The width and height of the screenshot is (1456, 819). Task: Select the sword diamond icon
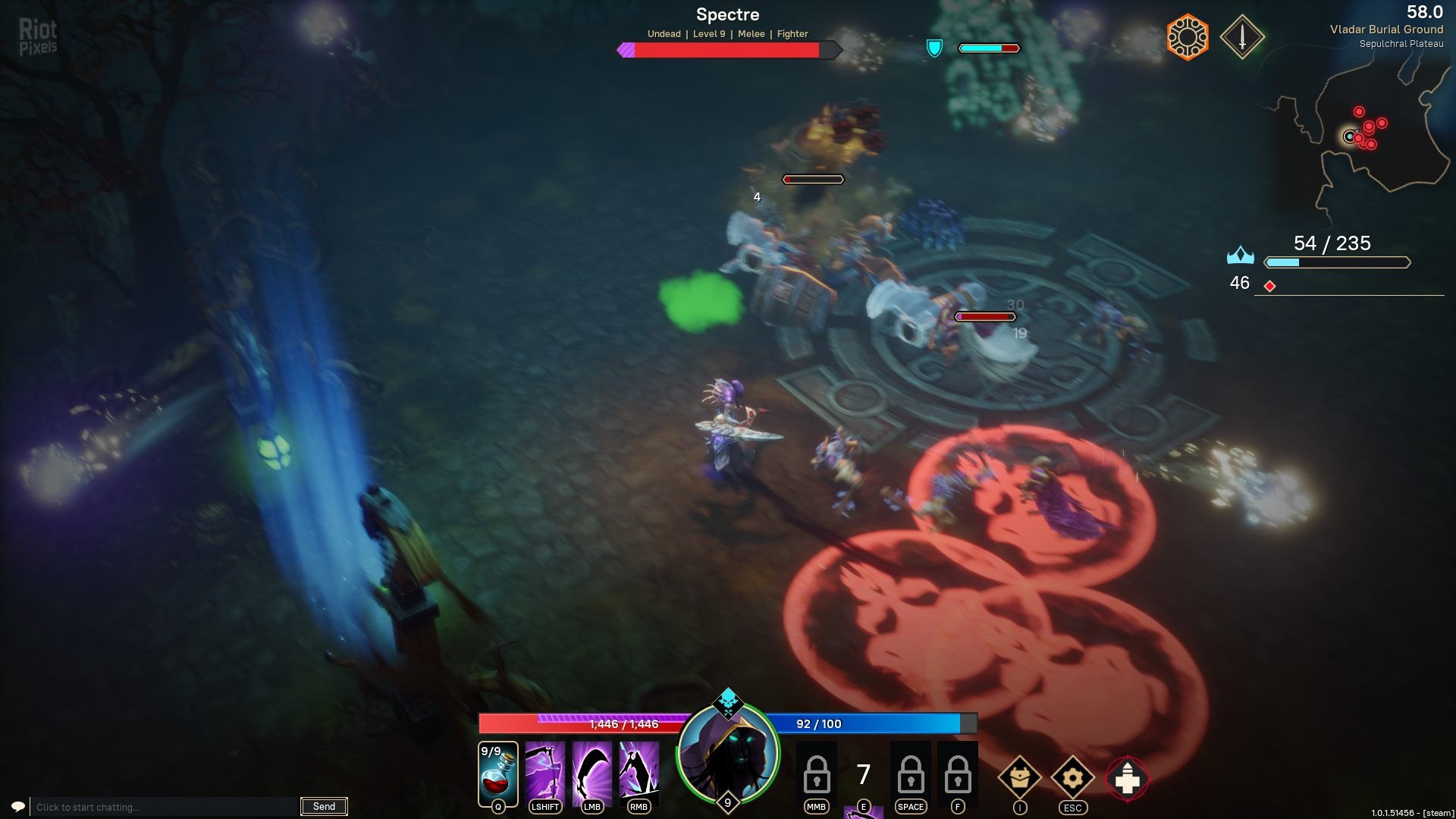(1242, 36)
